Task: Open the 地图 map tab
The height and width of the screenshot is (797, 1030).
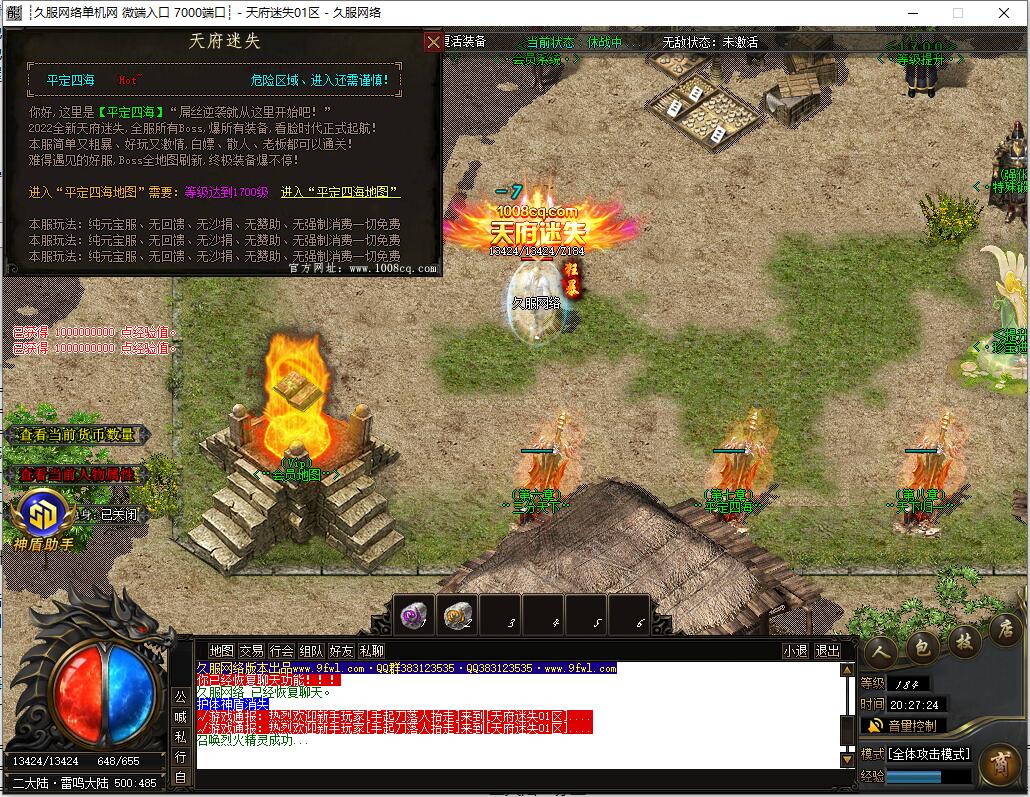Action: click(221, 651)
